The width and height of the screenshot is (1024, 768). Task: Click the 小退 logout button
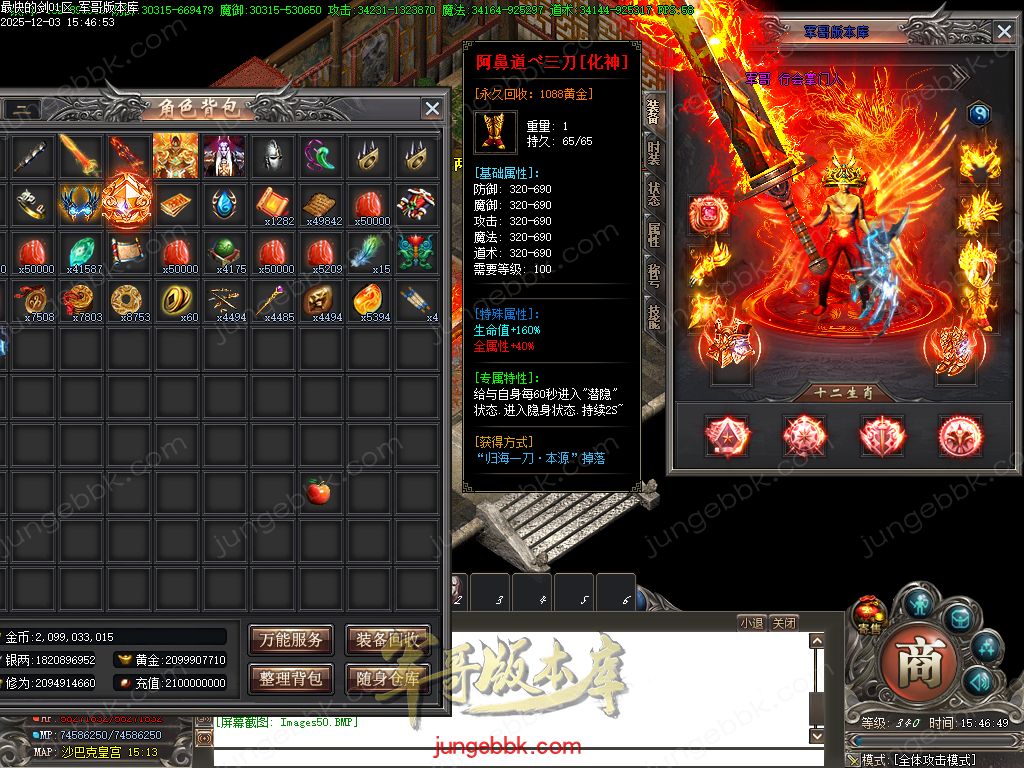pyautogui.click(x=752, y=623)
